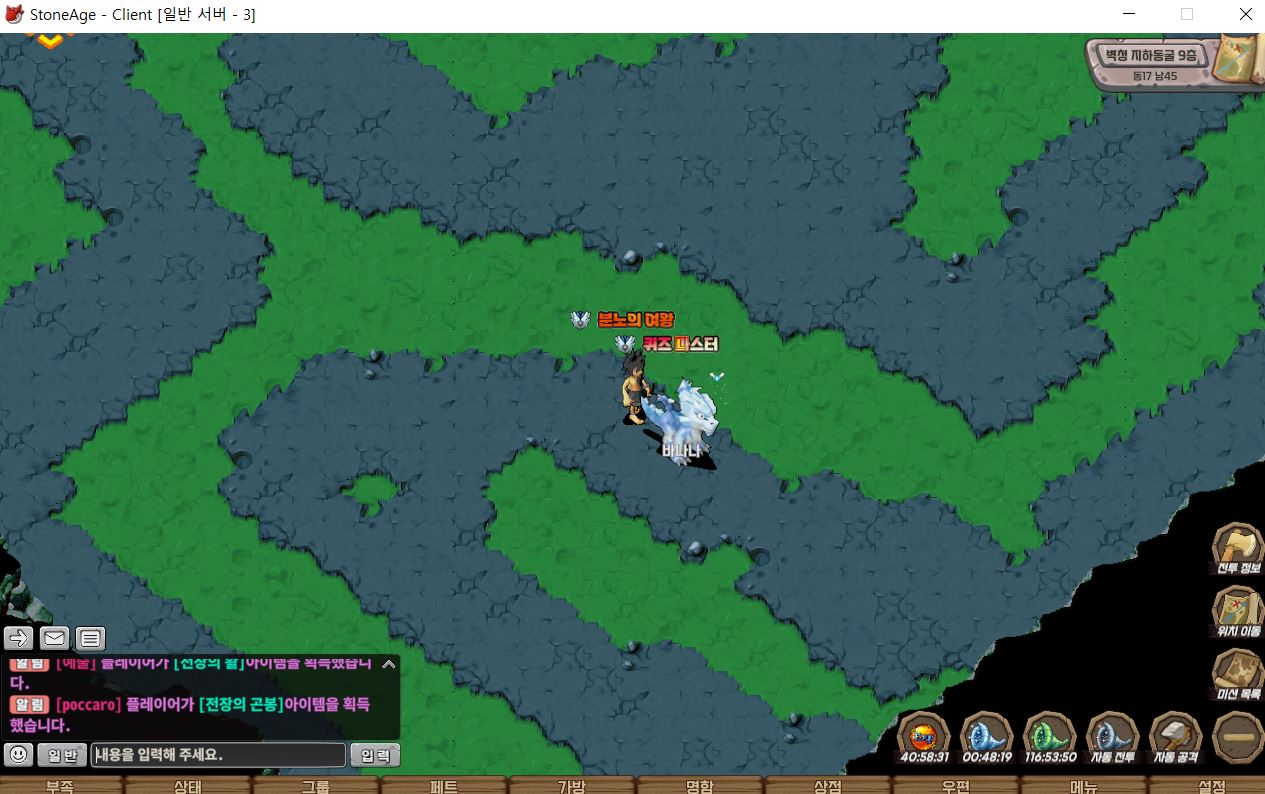Send chat with the 입력 button
Viewport: 1265px width, 794px height.
pos(375,755)
